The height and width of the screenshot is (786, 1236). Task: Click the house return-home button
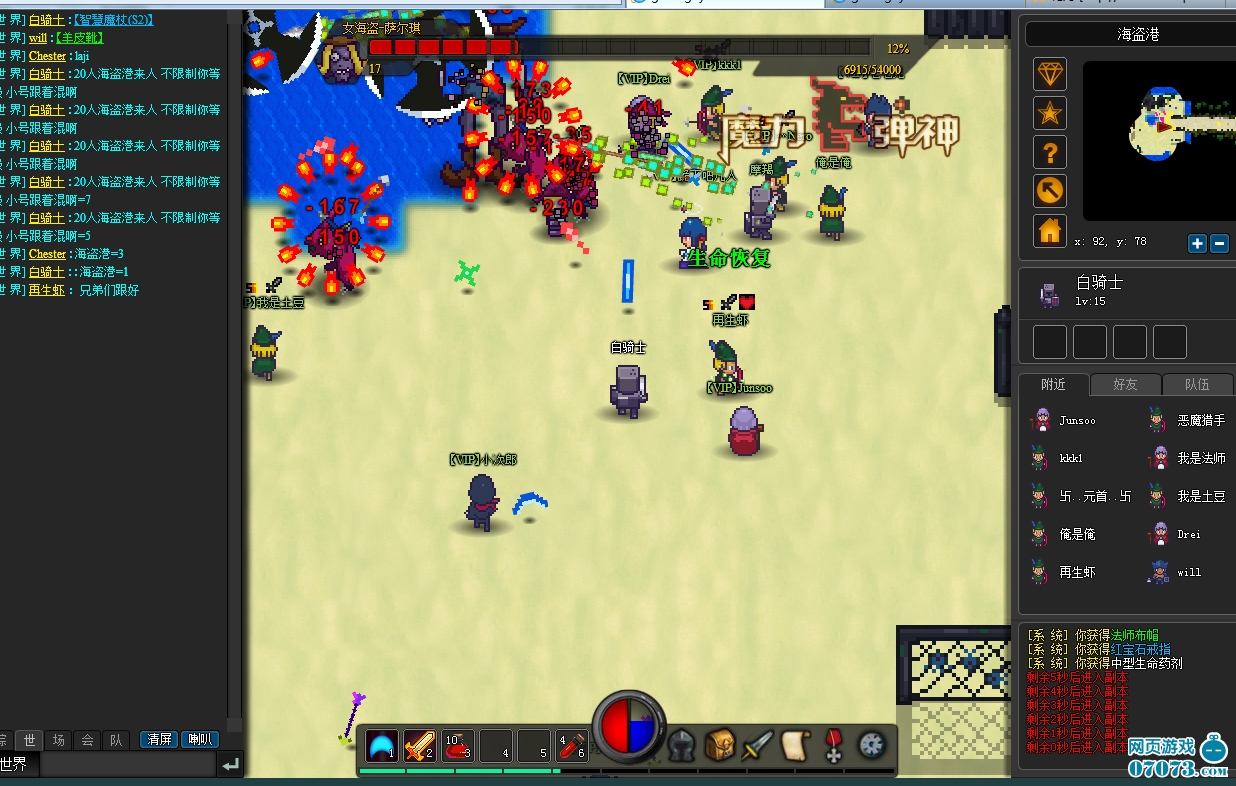[x=1050, y=231]
